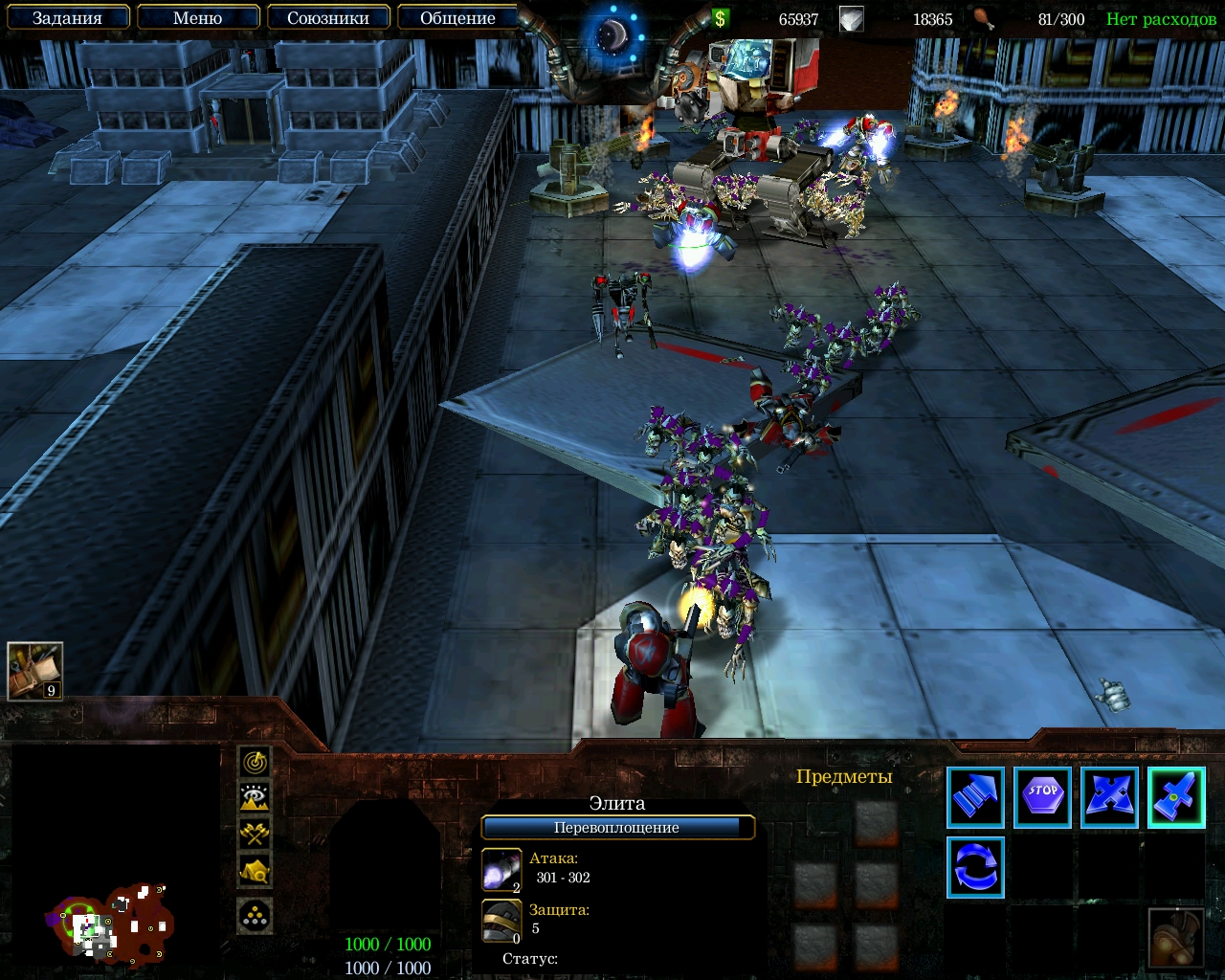Image resolution: width=1225 pixels, height=980 pixels.
Task: Use the circular arrows patrol command
Action: click(975, 867)
